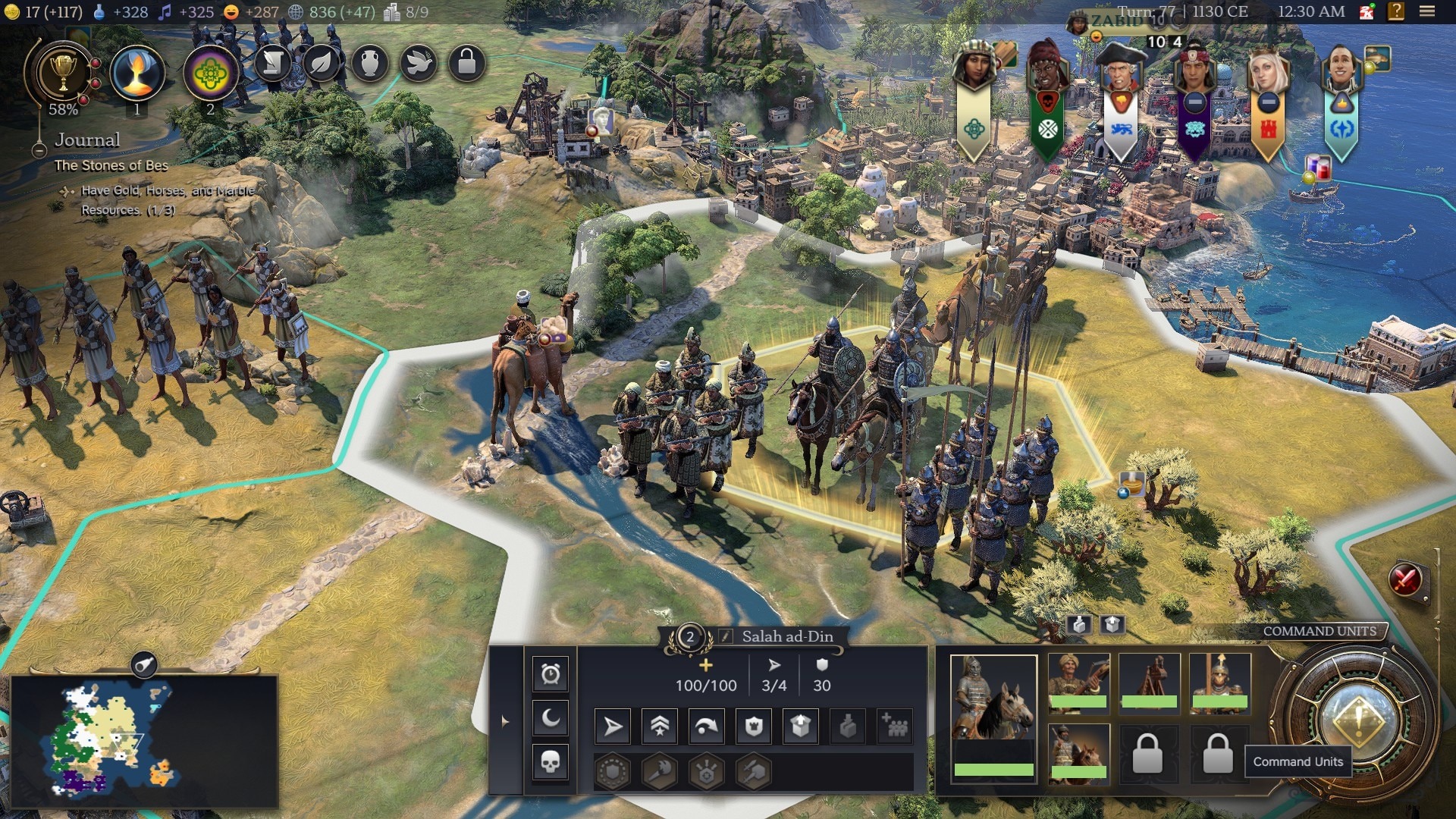Open the civics scroll-and-quill button
1456x819 pixels.
pyautogui.click(x=273, y=64)
